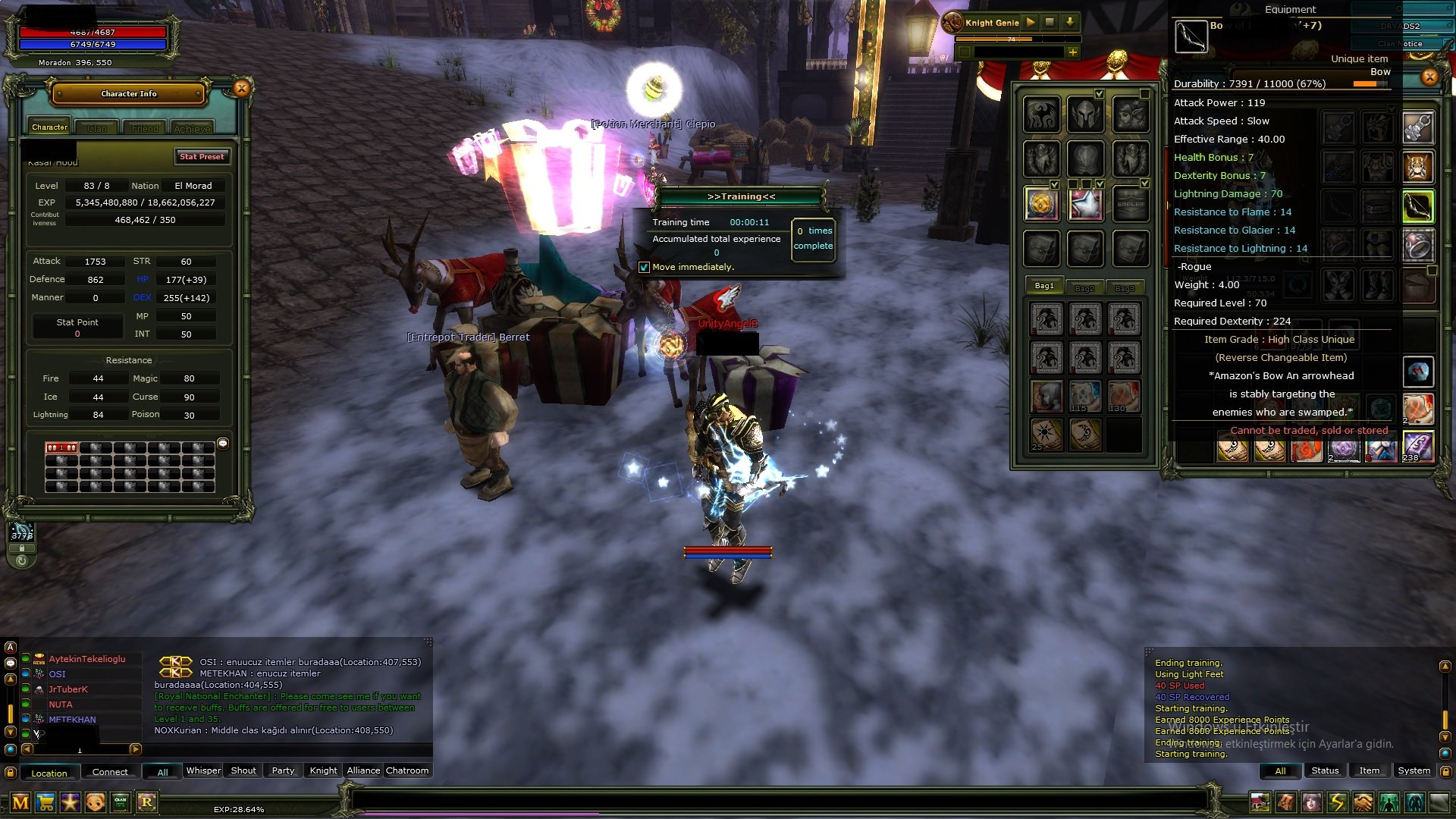The width and height of the screenshot is (1456, 819).
Task: Close the Character Info window
Action: 241,89
